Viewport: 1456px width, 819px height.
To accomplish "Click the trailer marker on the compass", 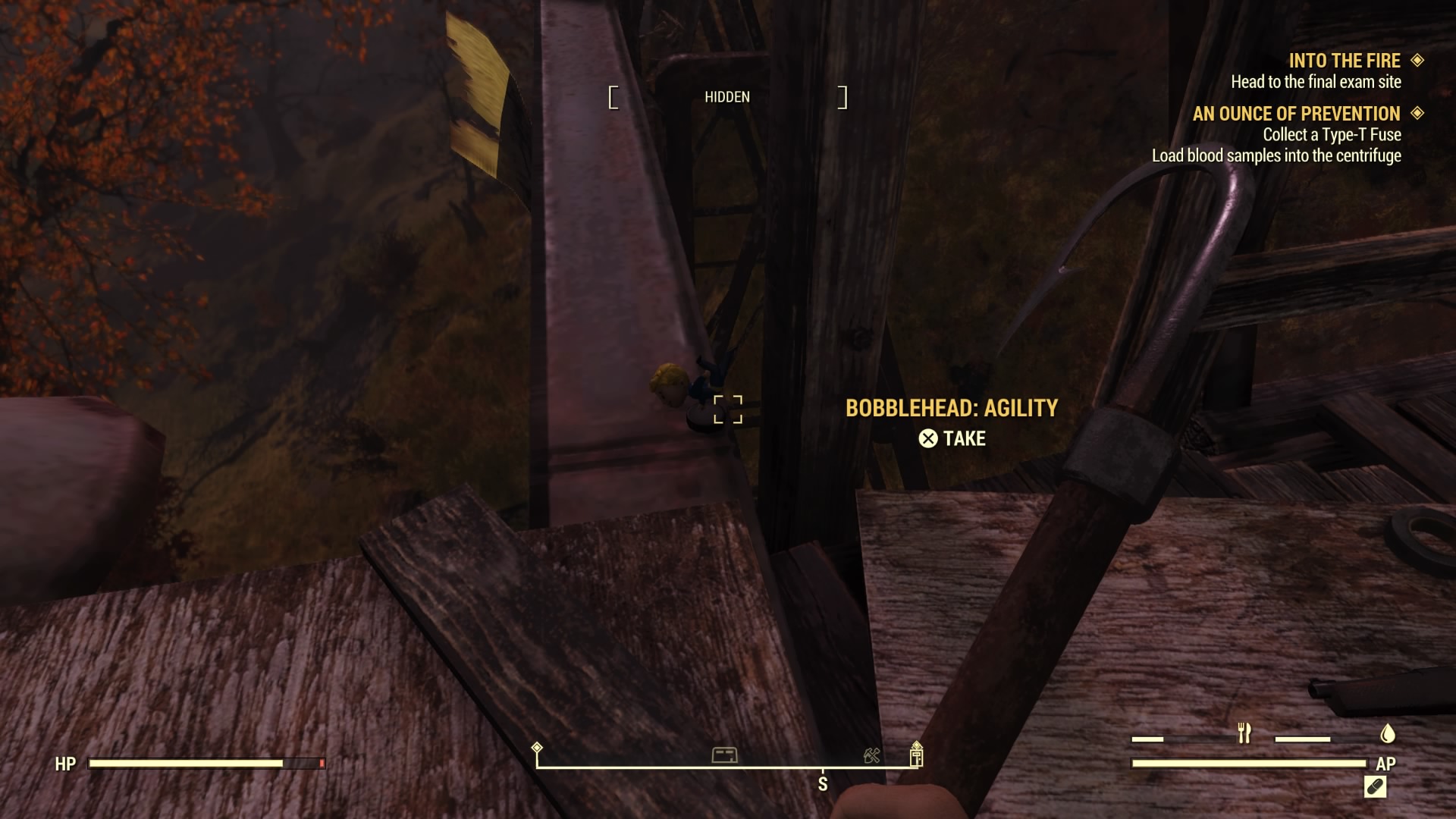I will coord(726,755).
